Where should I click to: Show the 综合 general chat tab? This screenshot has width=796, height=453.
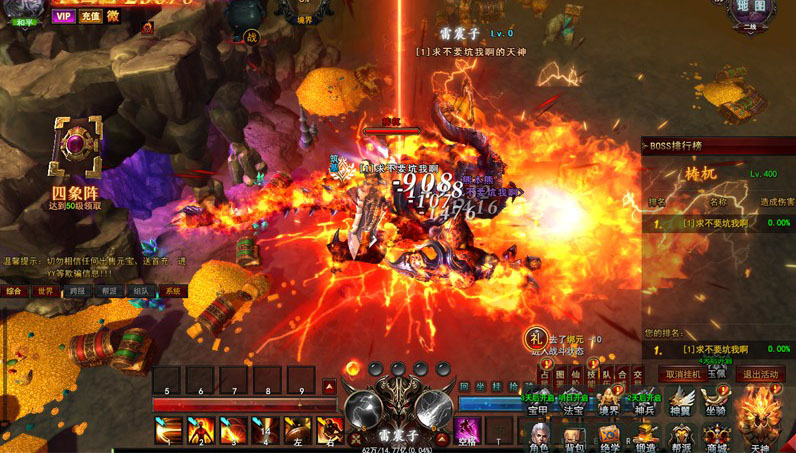pyautogui.click(x=14, y=291)
